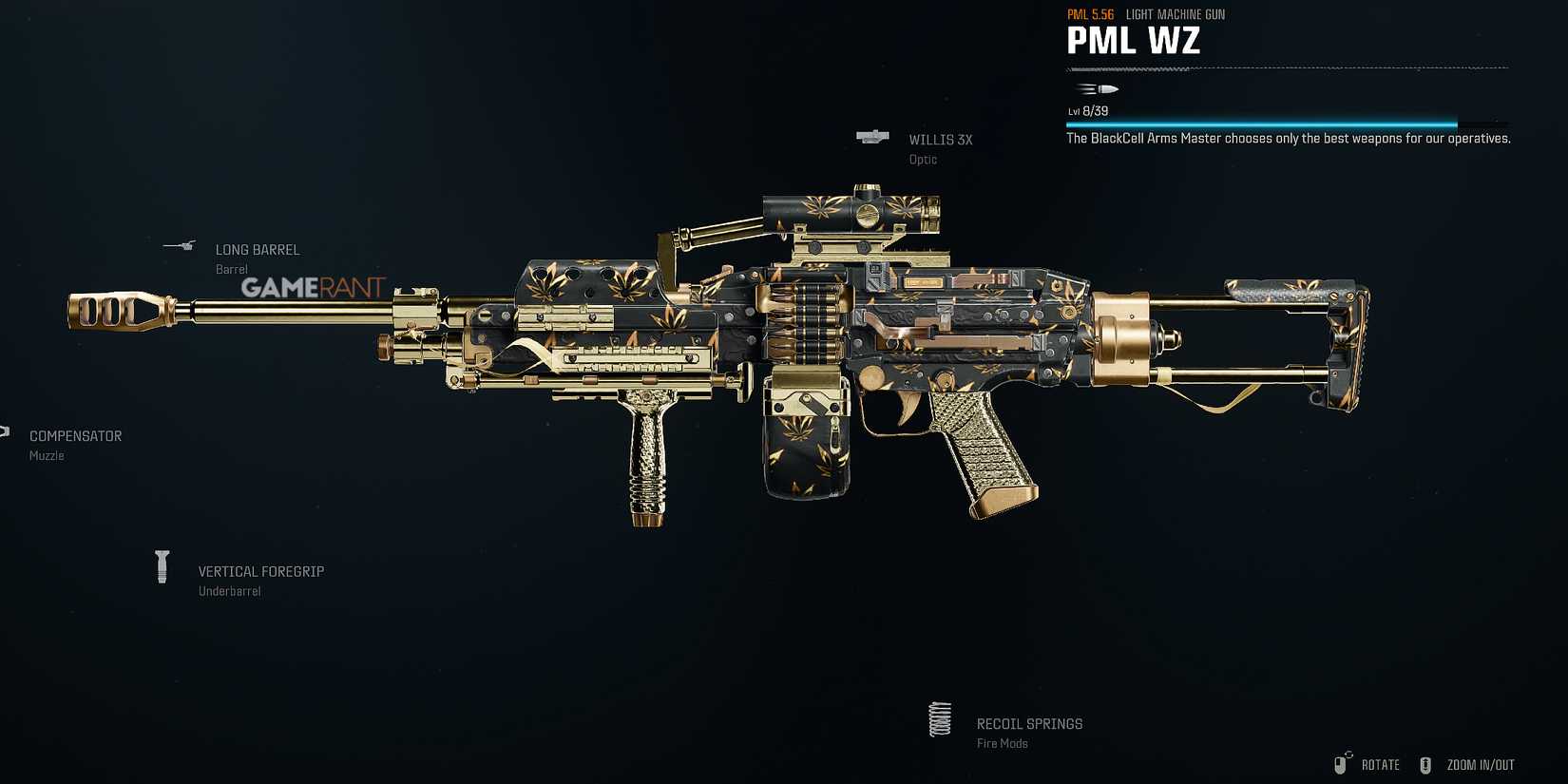Viewport: 1568px width, 784px height.
Task: Select the Willis 3X optic icon
Action: coord(873,137)
